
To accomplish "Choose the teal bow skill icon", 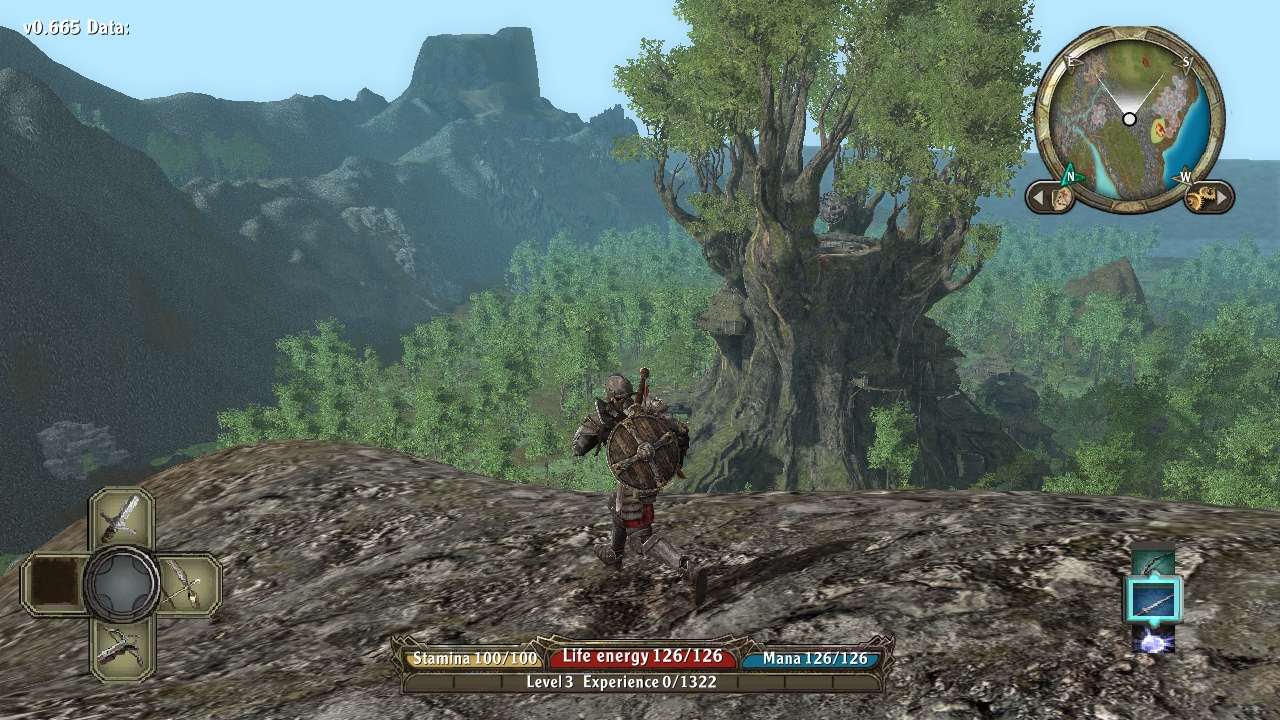I will pos(1153,561).
